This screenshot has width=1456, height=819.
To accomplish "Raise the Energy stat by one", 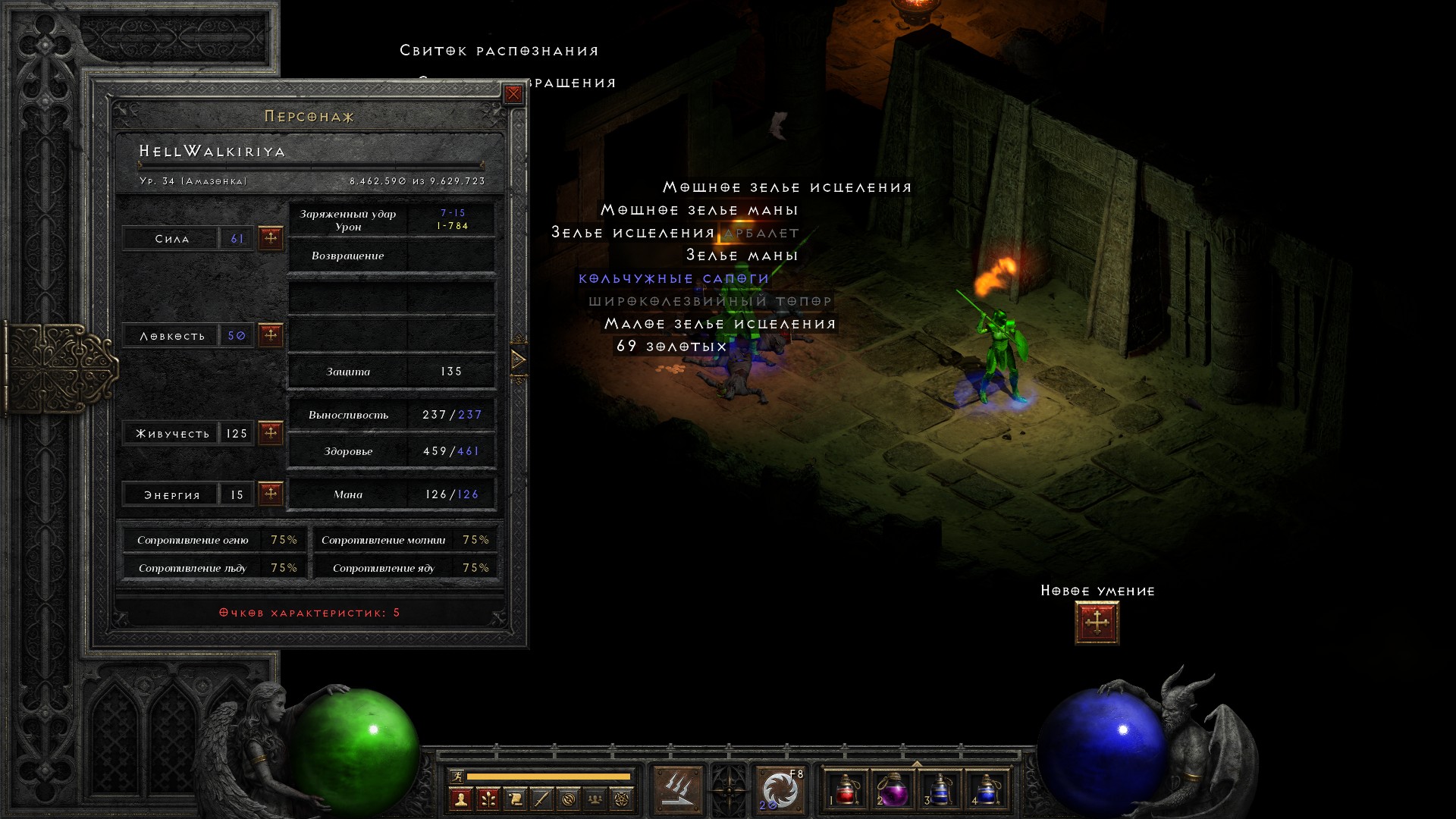I will pos(271,494).
